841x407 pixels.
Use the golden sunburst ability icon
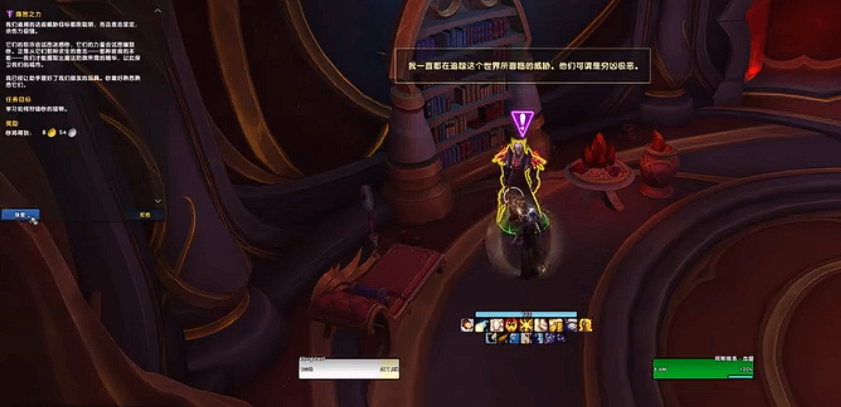point(526,325)
